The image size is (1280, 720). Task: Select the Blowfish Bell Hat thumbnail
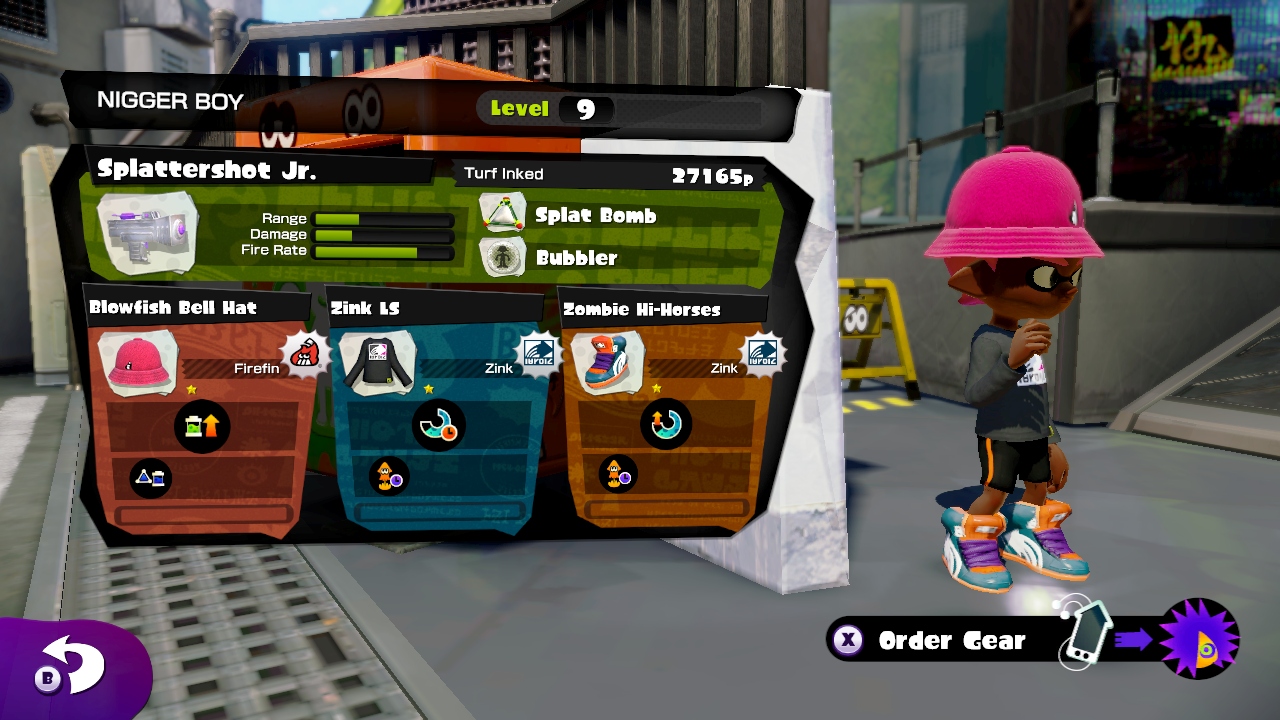[138, 362]
